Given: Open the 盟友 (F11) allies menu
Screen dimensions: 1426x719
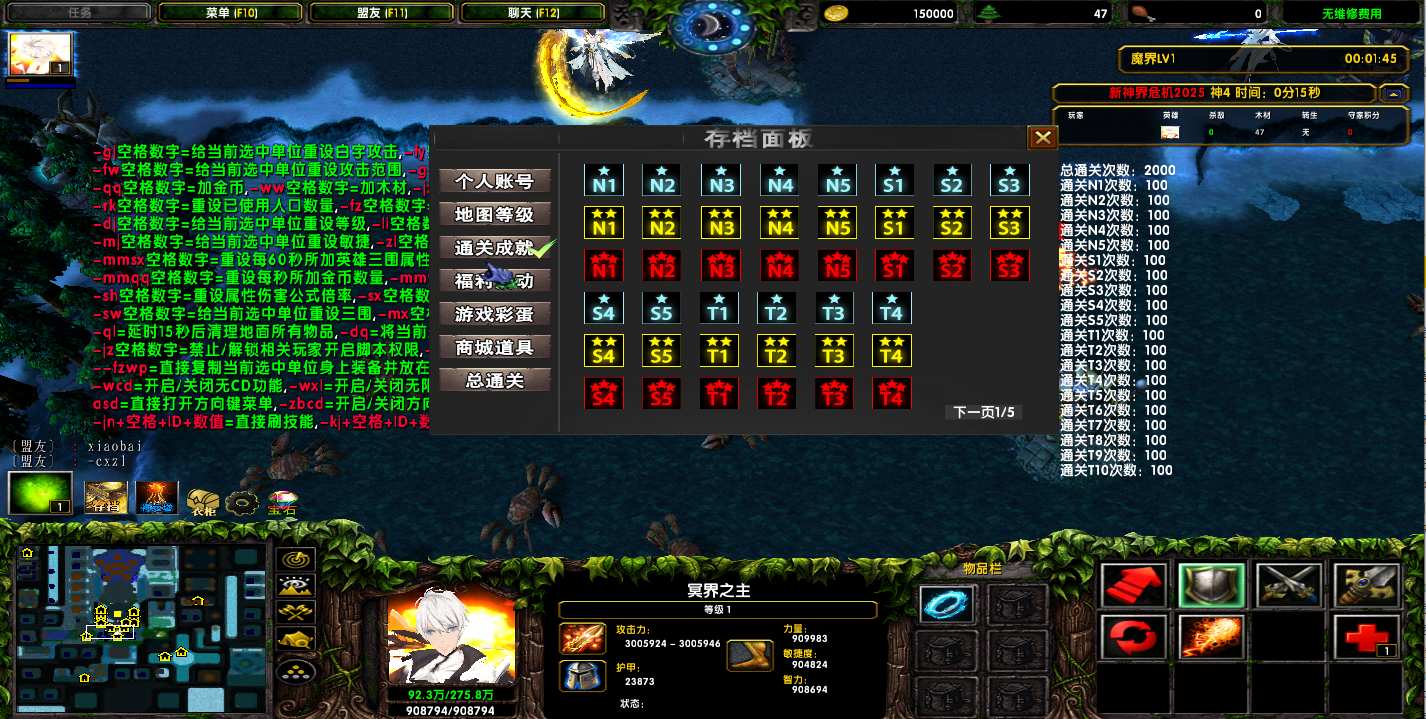Looking at the screenshot, I should tap(381, 13).
